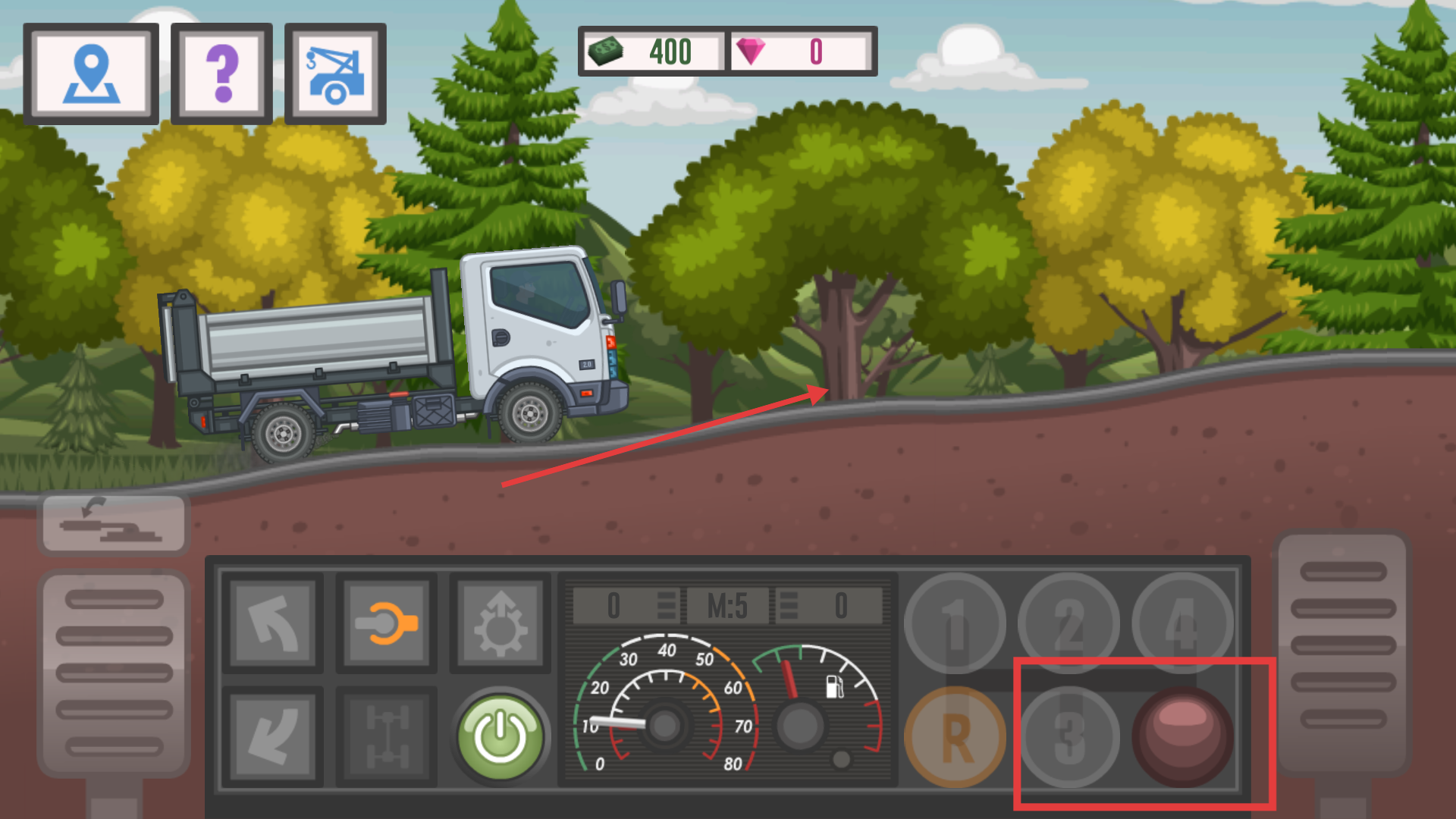Viewport: 1456px width, 819px height.
Task: Open the purple question mark help
Action: [x=221, y=74]
